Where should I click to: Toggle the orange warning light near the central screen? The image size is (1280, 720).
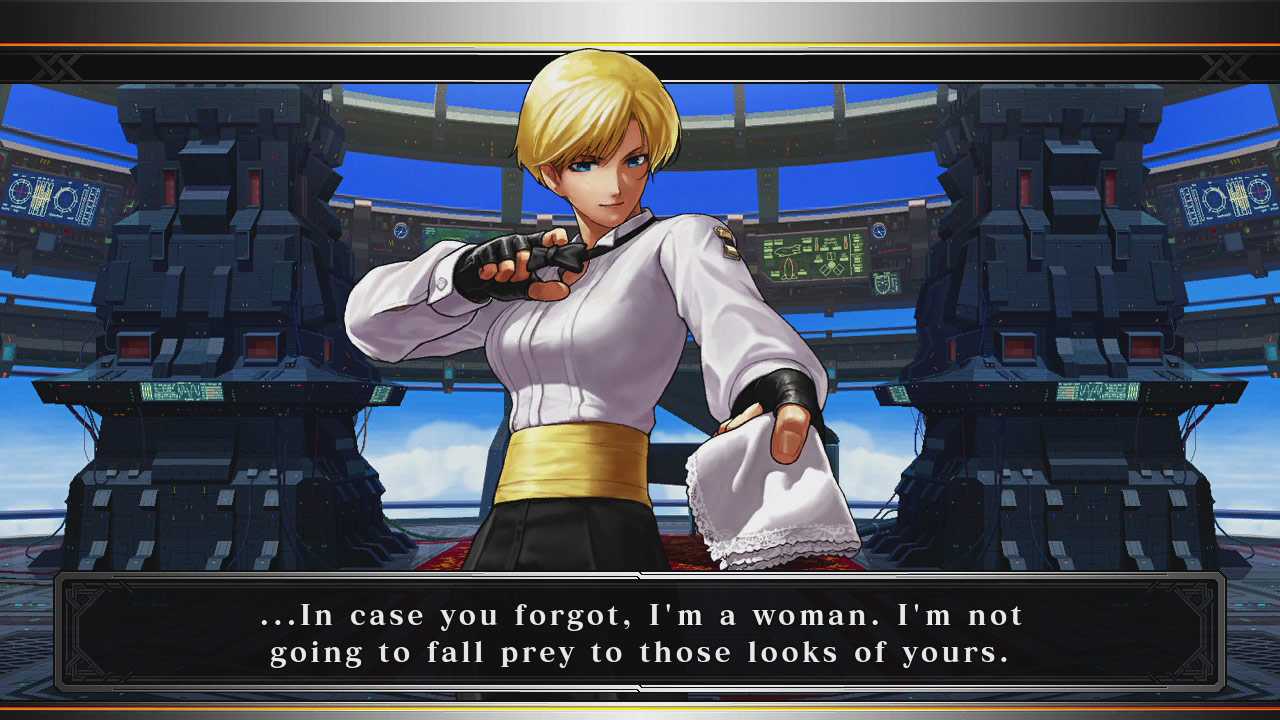point(895,224)
